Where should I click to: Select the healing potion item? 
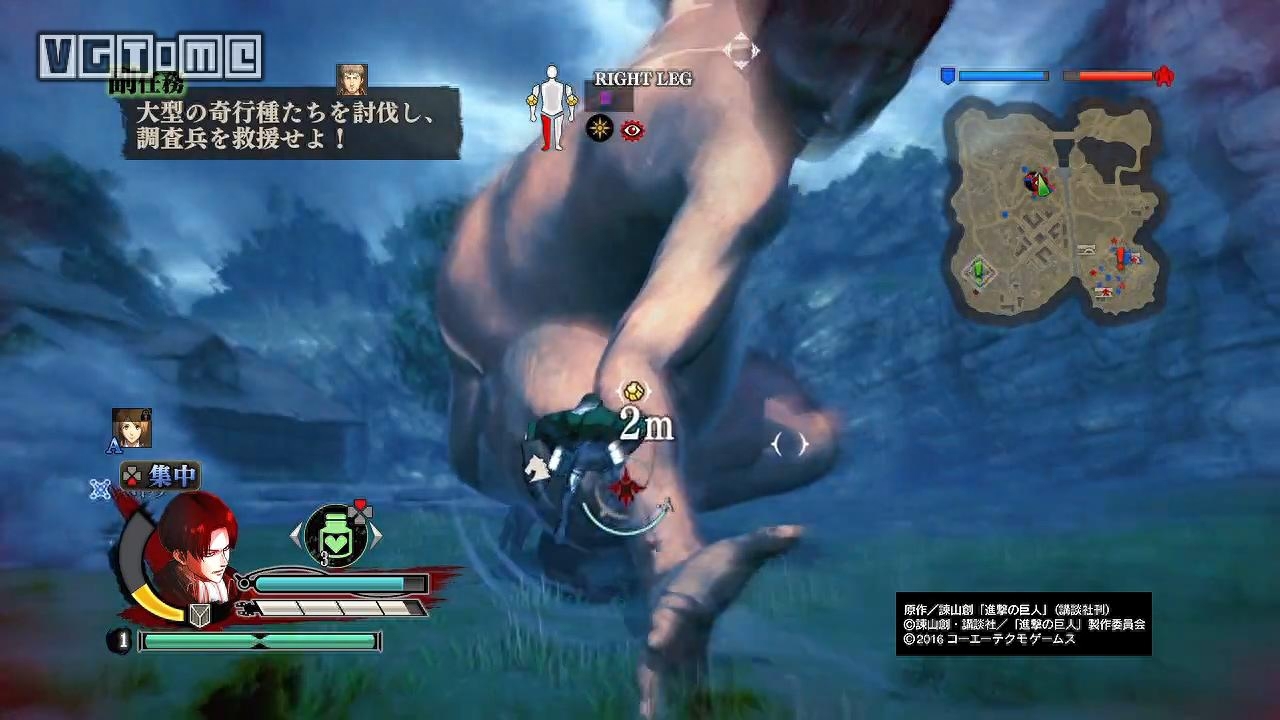(x=335, y=534)
